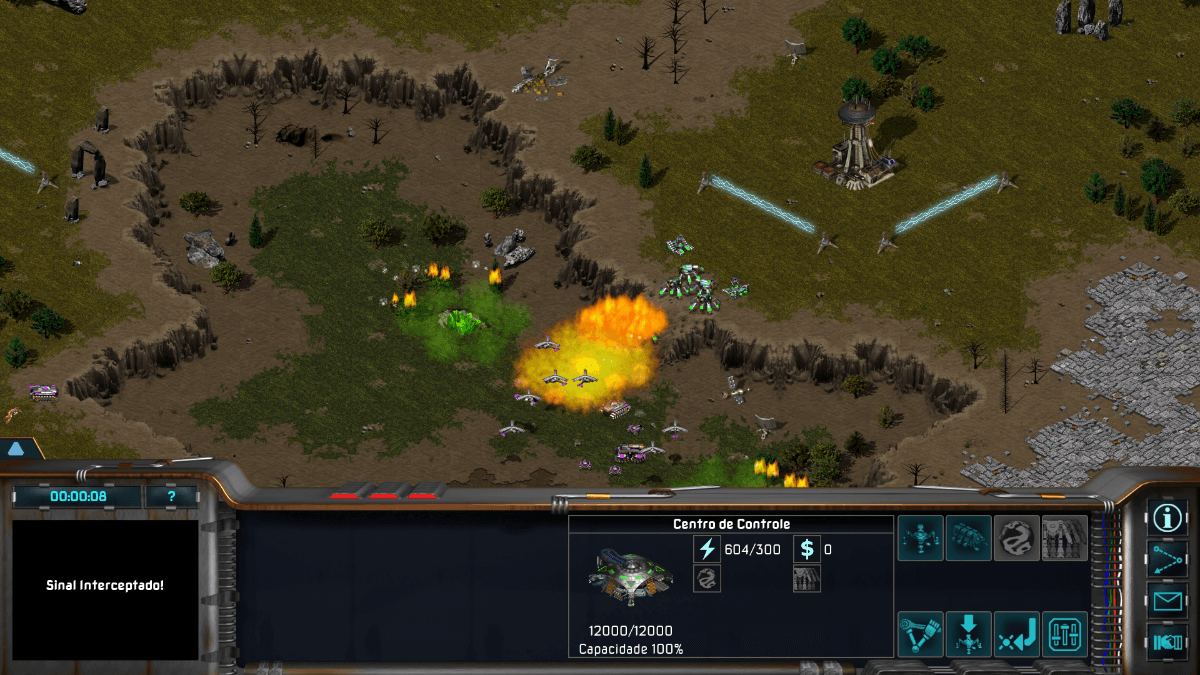The height and width of the screenshot is (675, 1200).
Task: Click the Centro de Controle building portrait
Action: (x=631, y=576)
